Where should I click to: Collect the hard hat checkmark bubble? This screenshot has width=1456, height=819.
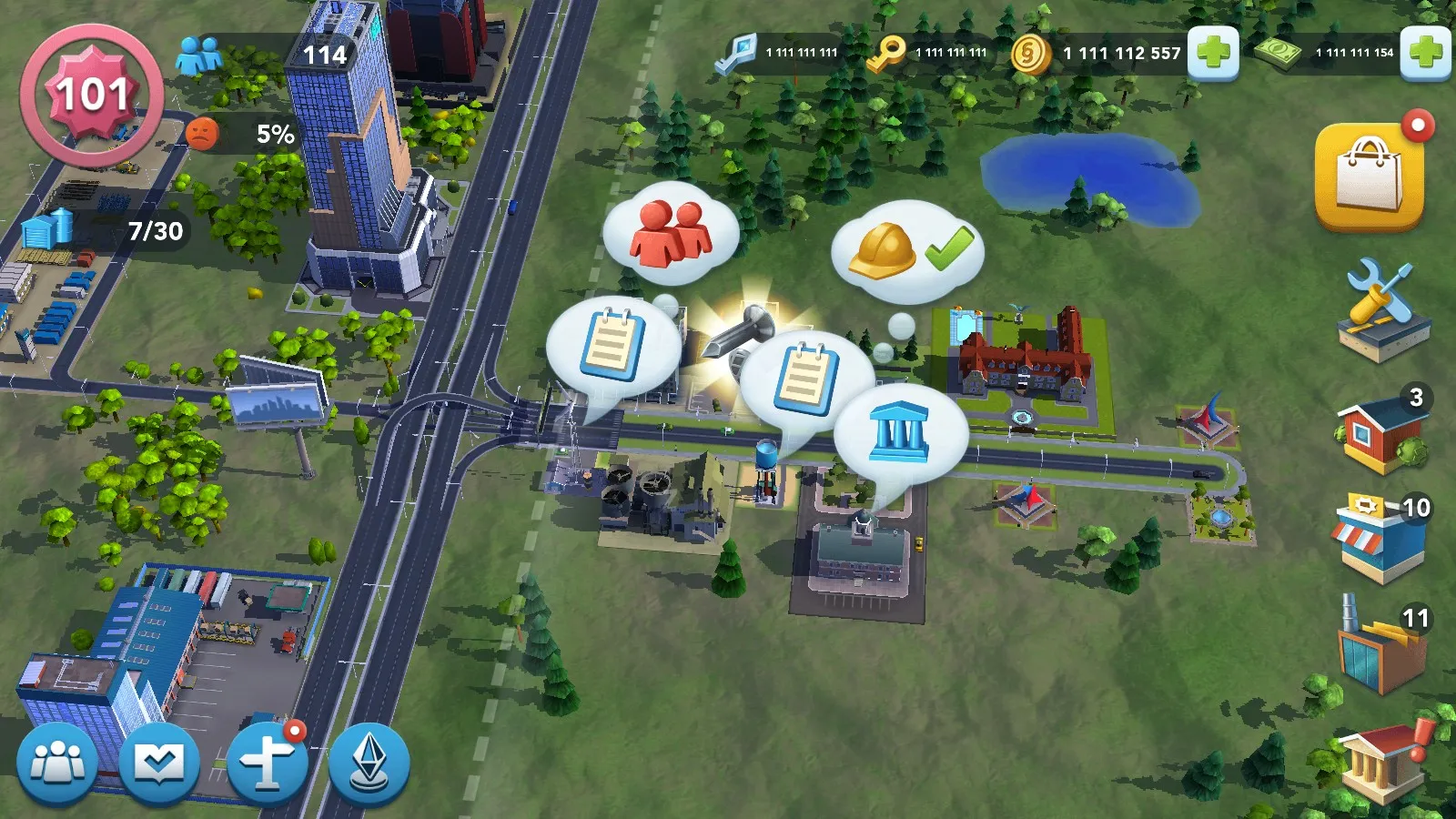coord(907,250)
